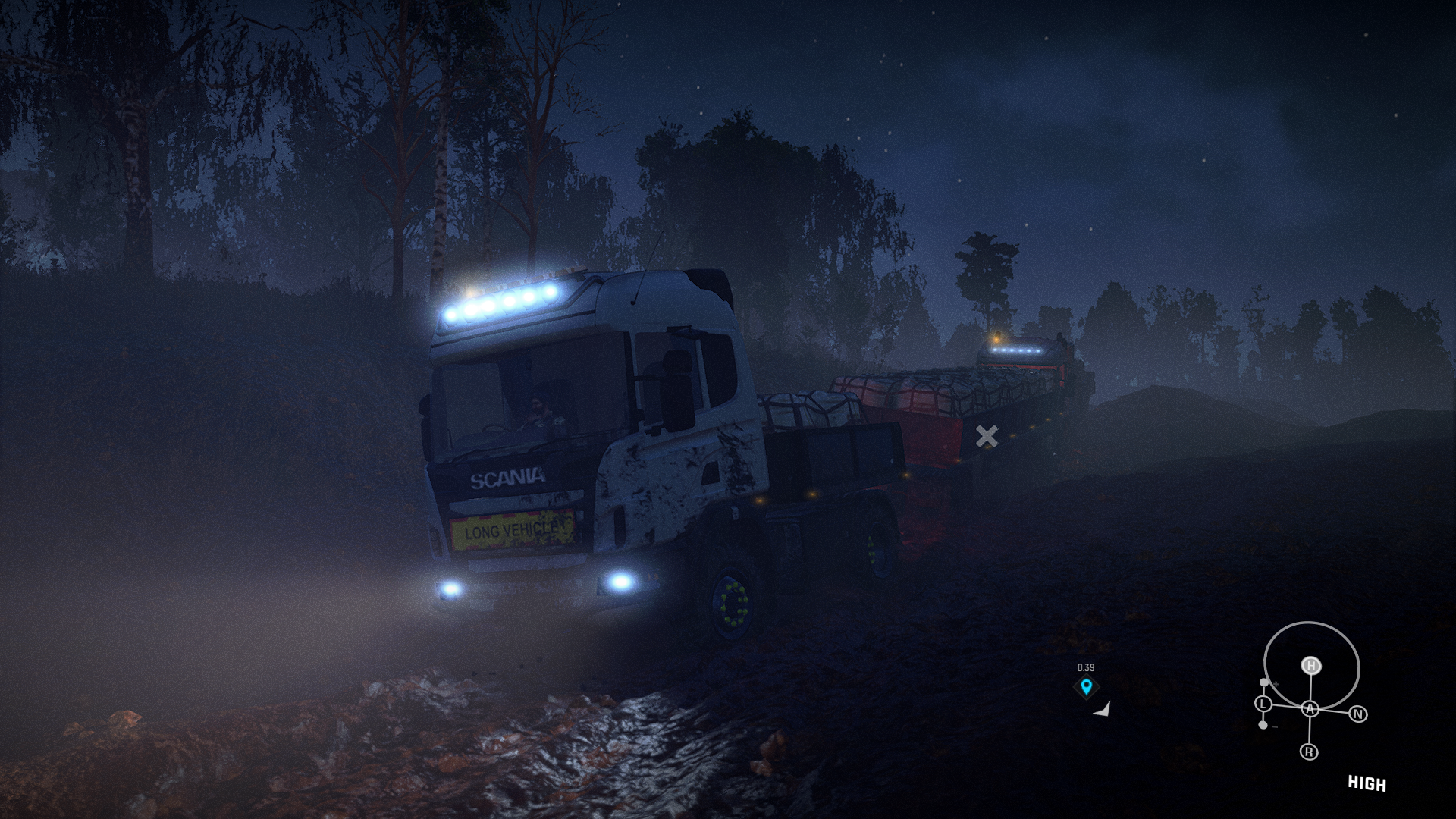The image size is (1456, 819).
Task: Switch gearbox to Neutral (N)
Action: click(x=1358, y=714)
